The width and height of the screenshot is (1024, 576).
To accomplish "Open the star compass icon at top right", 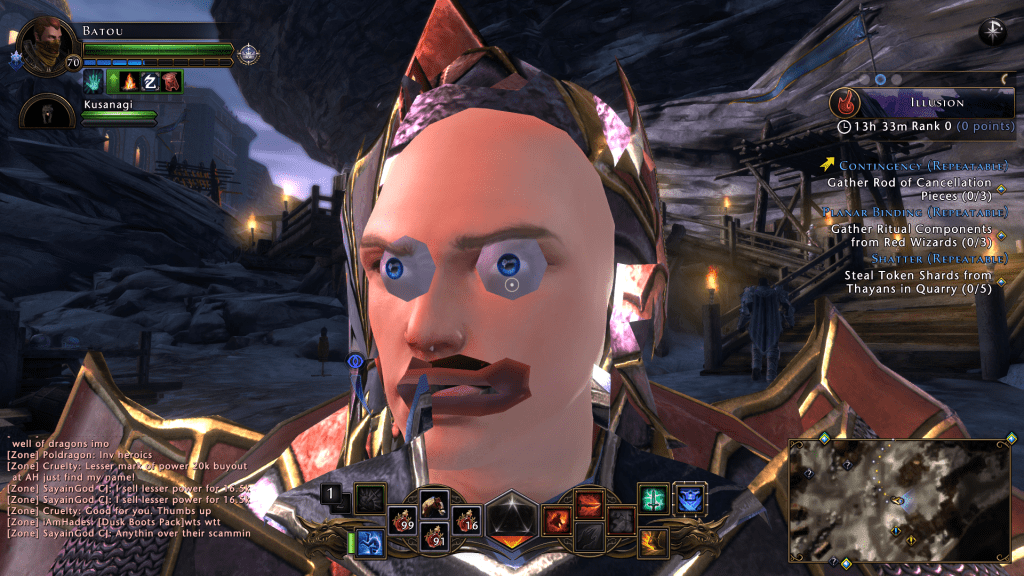I will click(992, 30).
